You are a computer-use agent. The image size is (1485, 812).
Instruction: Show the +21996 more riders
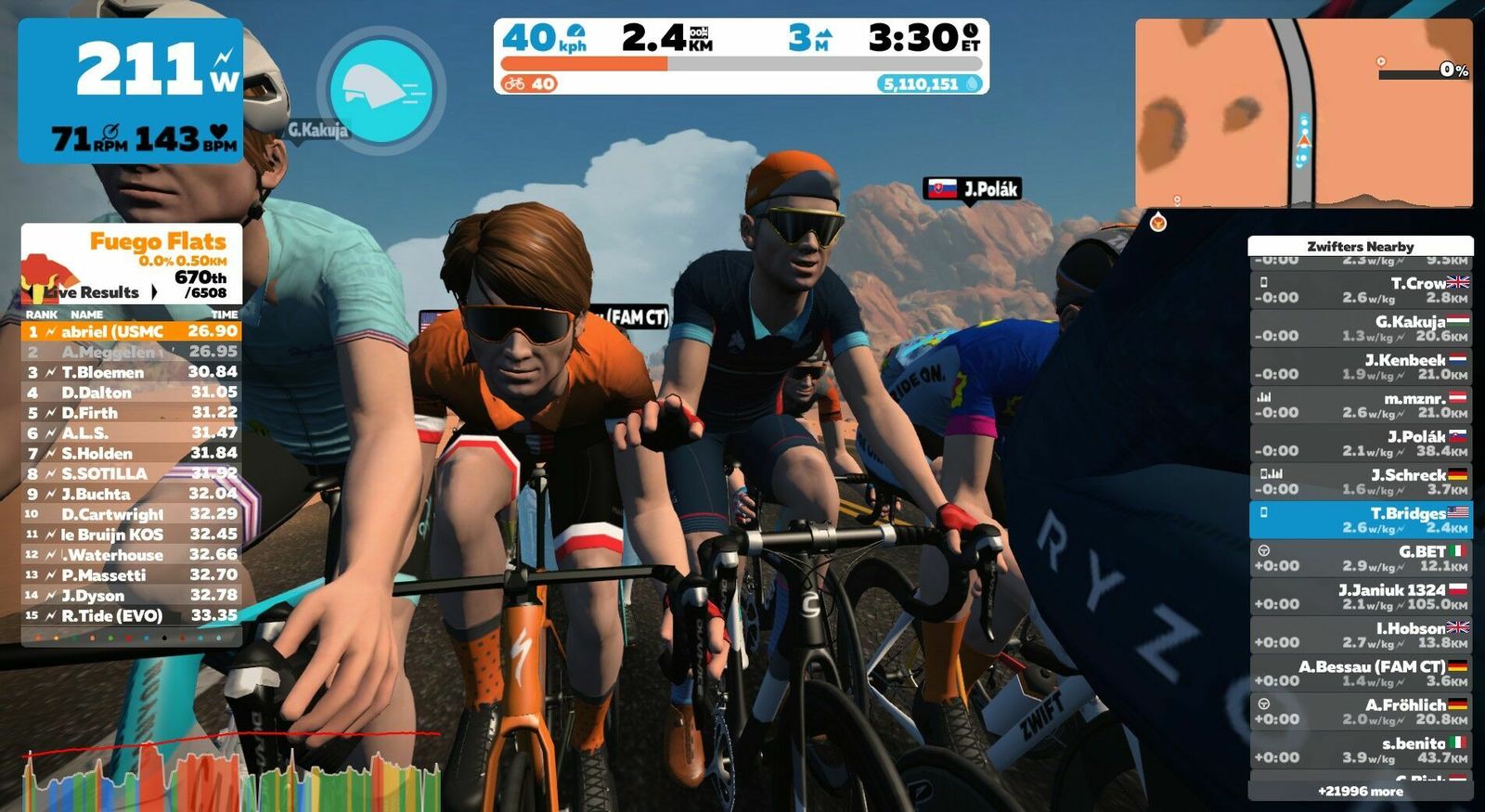pyautogui.click(x=1360, y=792)
